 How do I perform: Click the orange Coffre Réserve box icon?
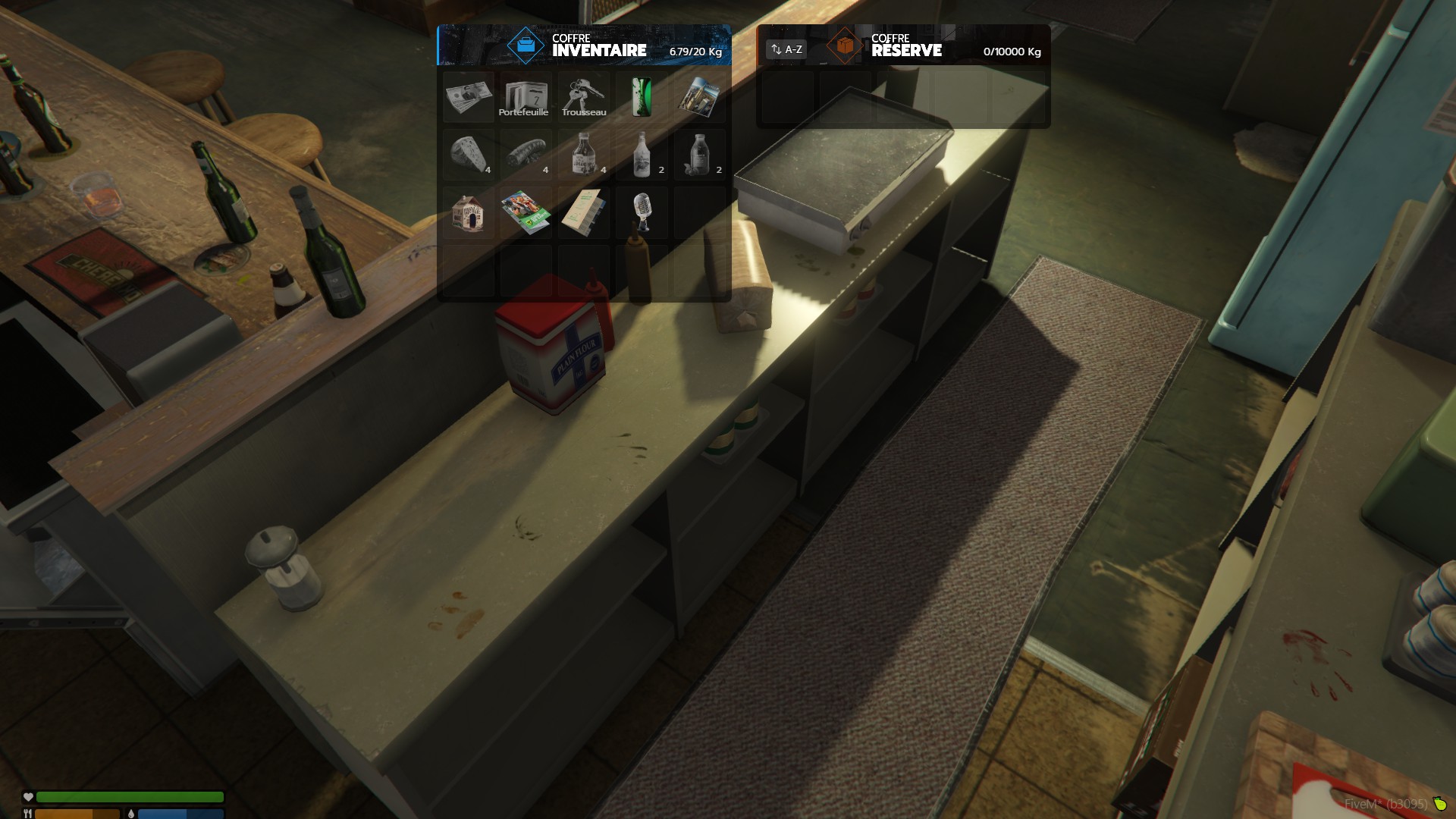tap(845, 45)
